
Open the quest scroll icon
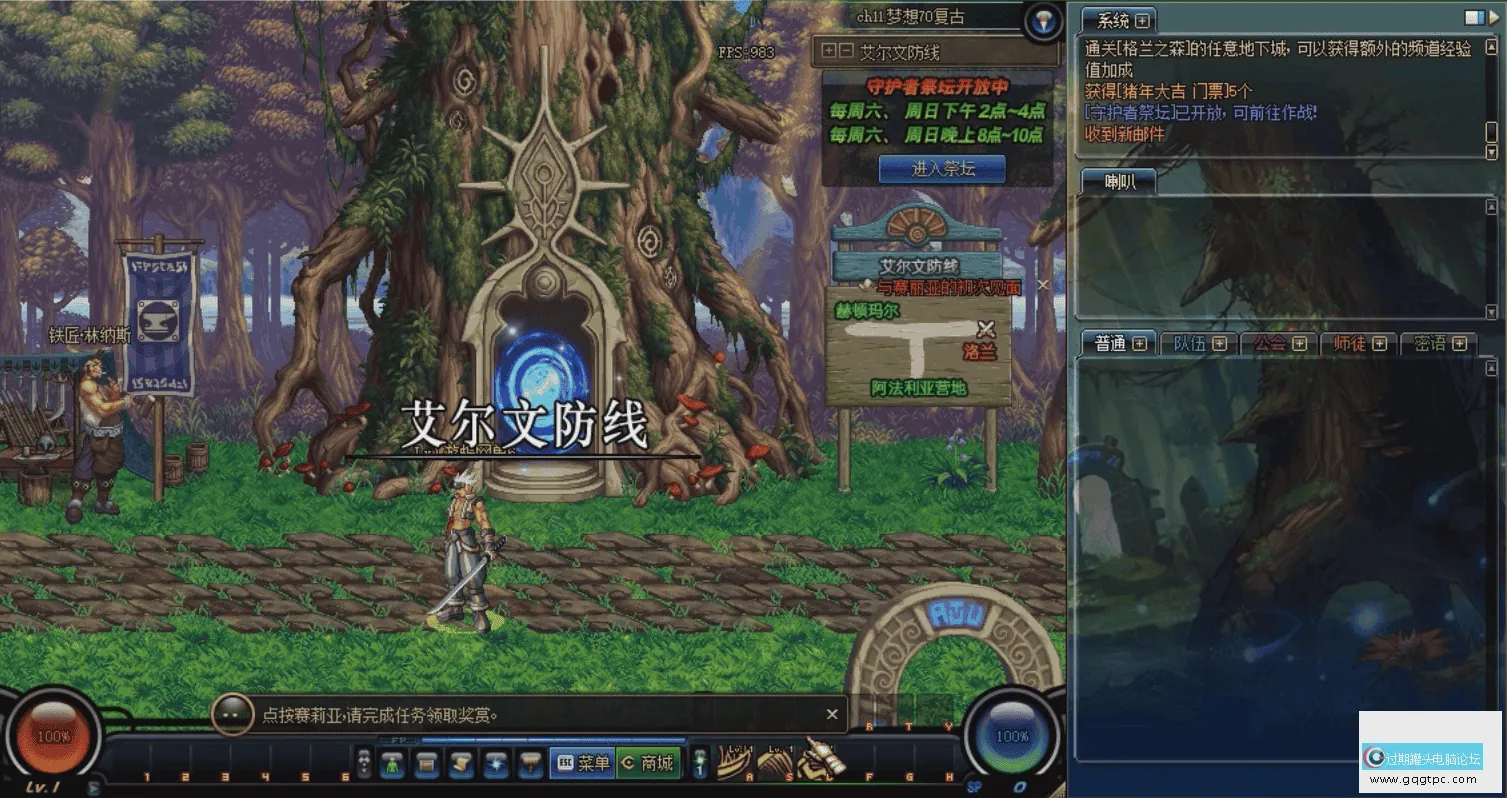coord(461,763)
